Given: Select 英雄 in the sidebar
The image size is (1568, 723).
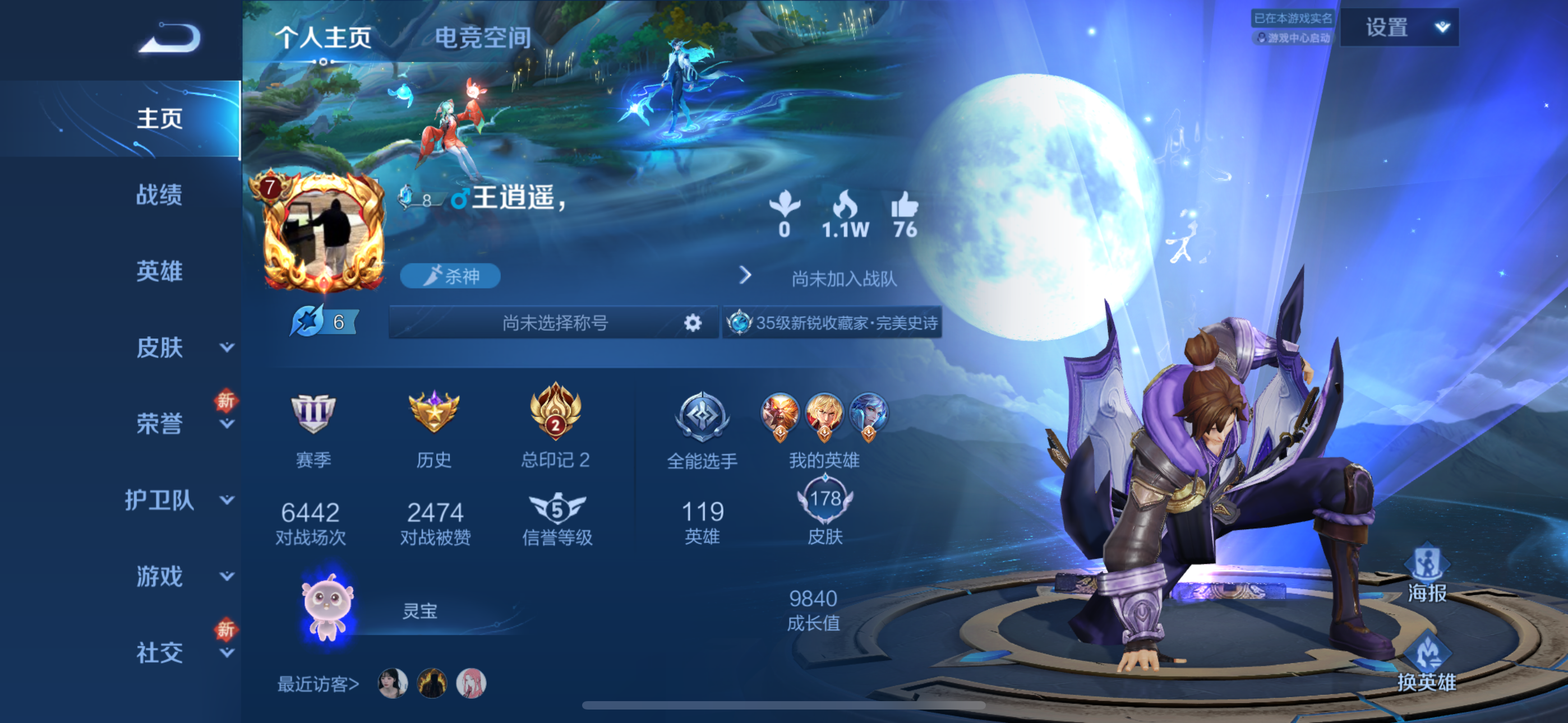Looking at the screenshot, I should tap(159, 271).
